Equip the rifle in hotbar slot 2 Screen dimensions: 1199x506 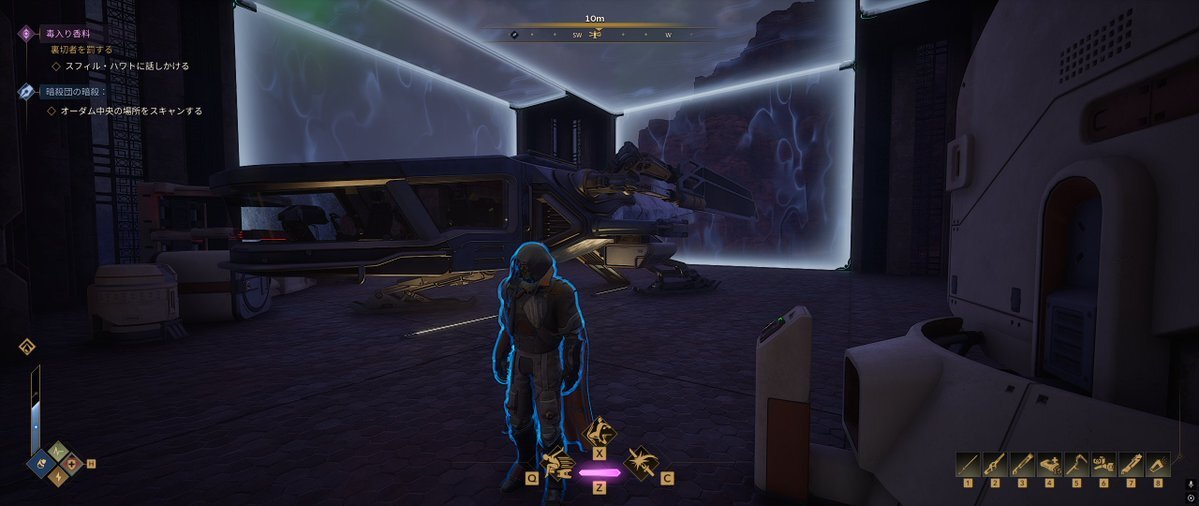[x=995, y=464]
